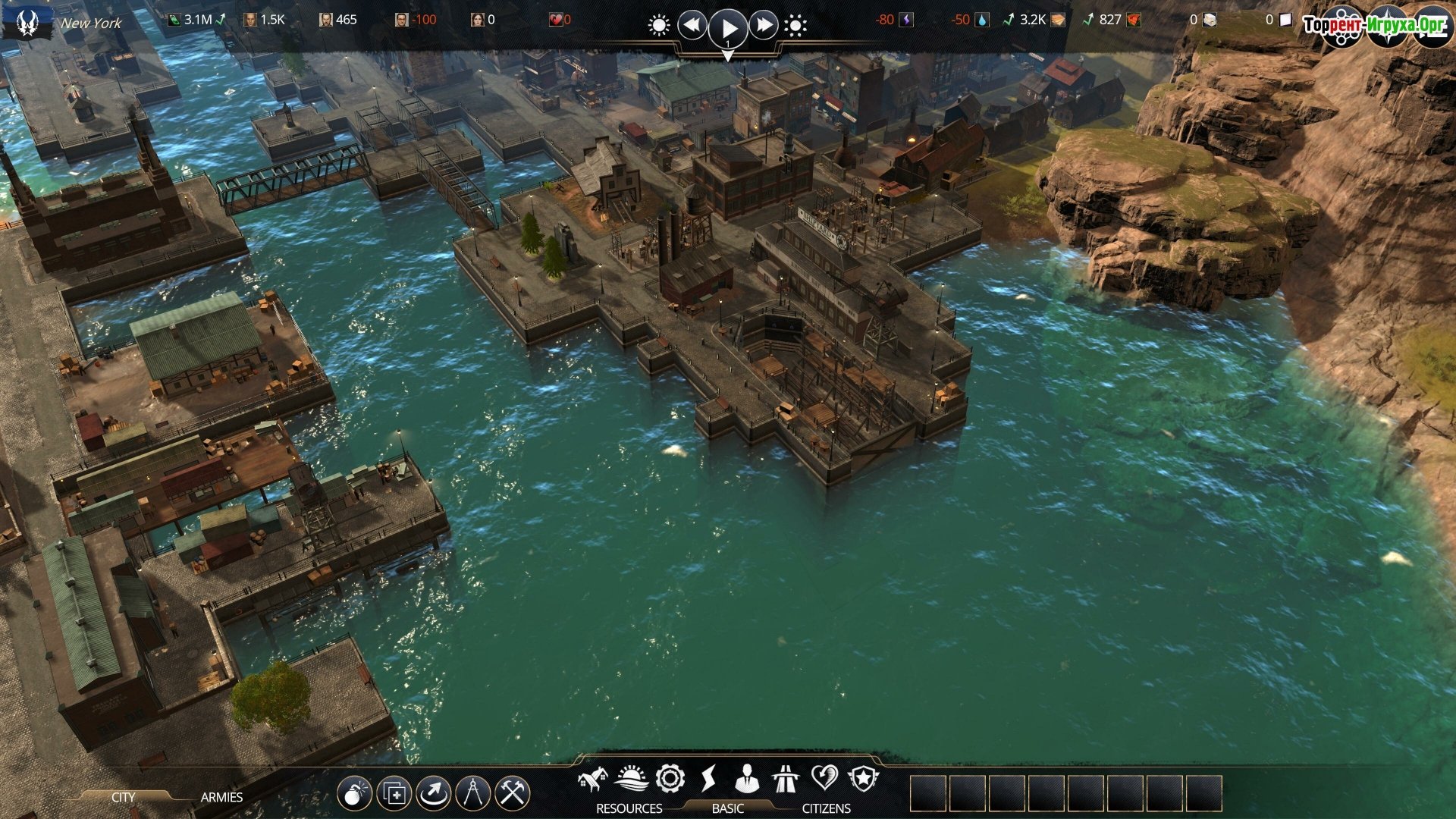
Task: Open the Resources building category
Action: [629, 808]
